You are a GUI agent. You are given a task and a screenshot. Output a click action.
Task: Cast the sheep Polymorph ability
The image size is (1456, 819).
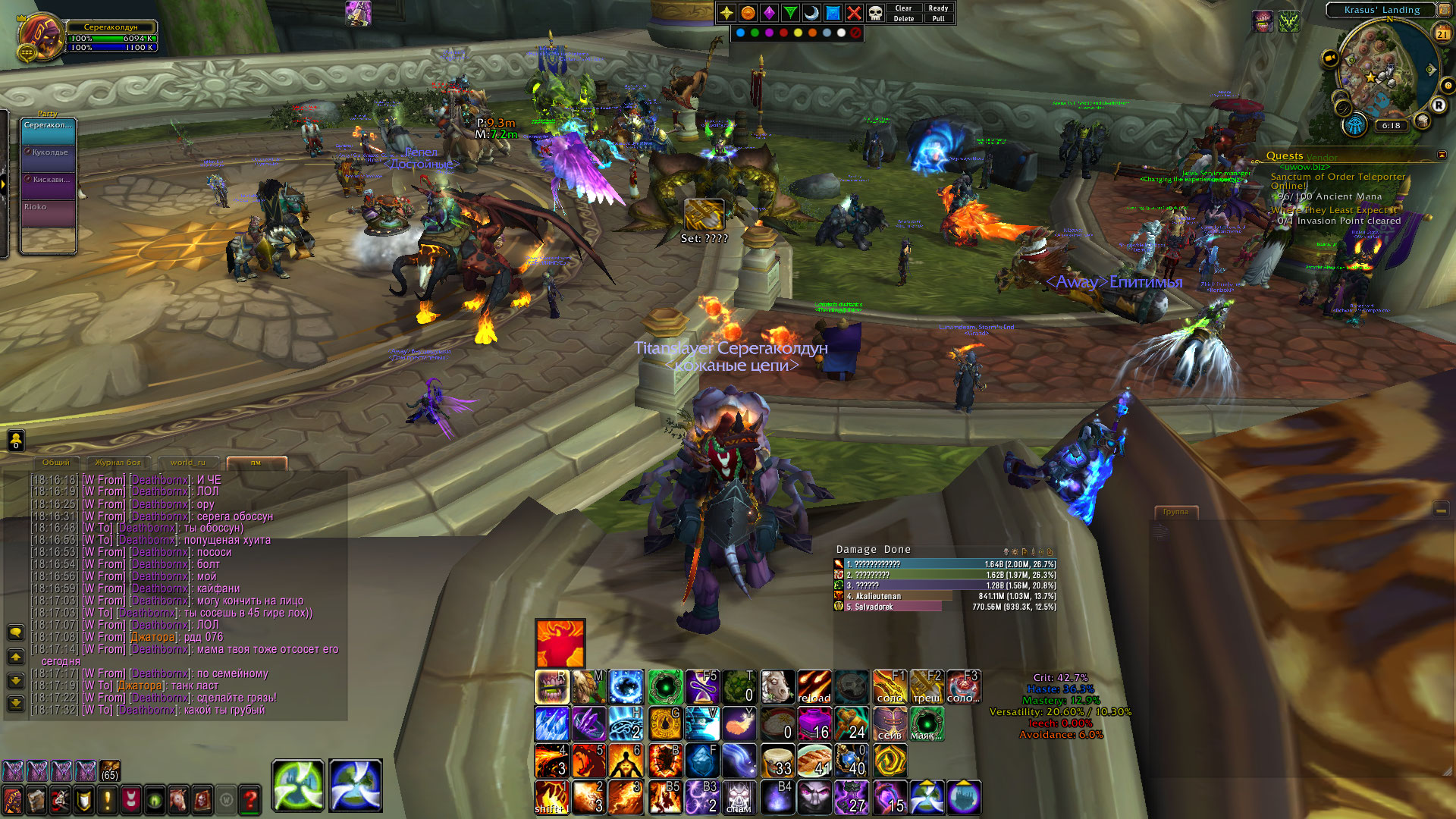tap(777, 687)
